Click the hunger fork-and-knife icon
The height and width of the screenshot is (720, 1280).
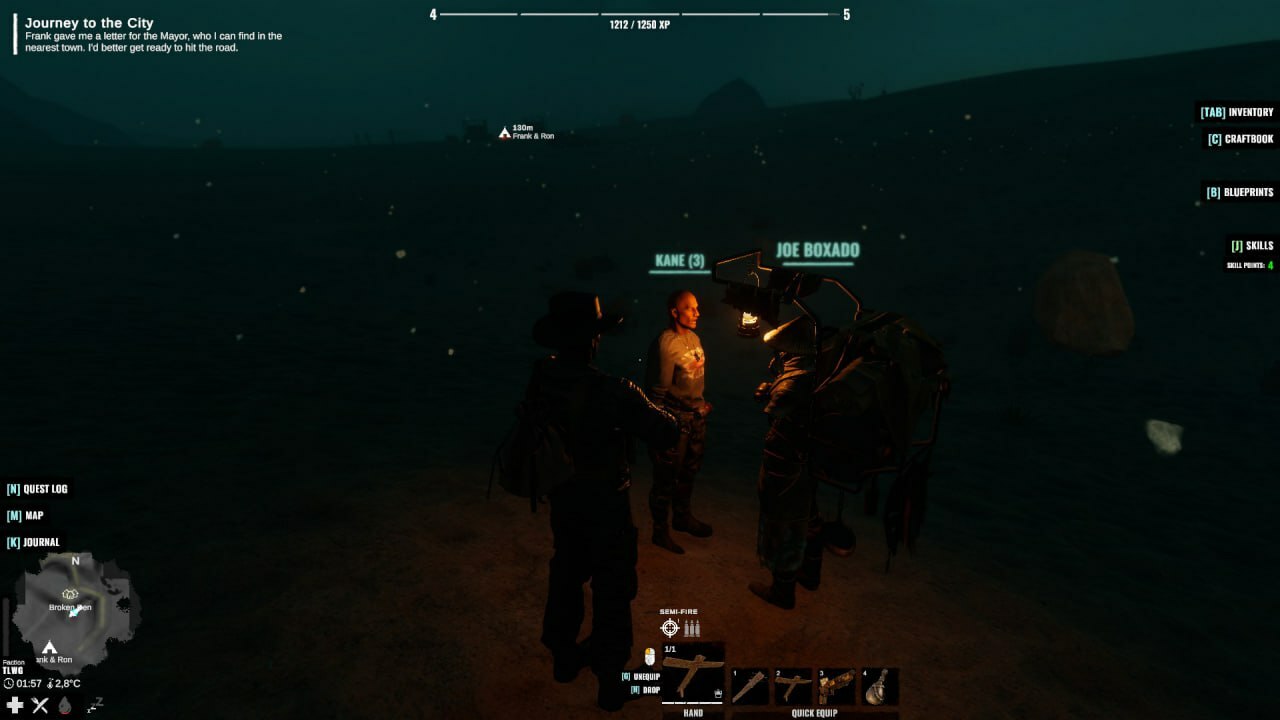click(x=41, y=705)
